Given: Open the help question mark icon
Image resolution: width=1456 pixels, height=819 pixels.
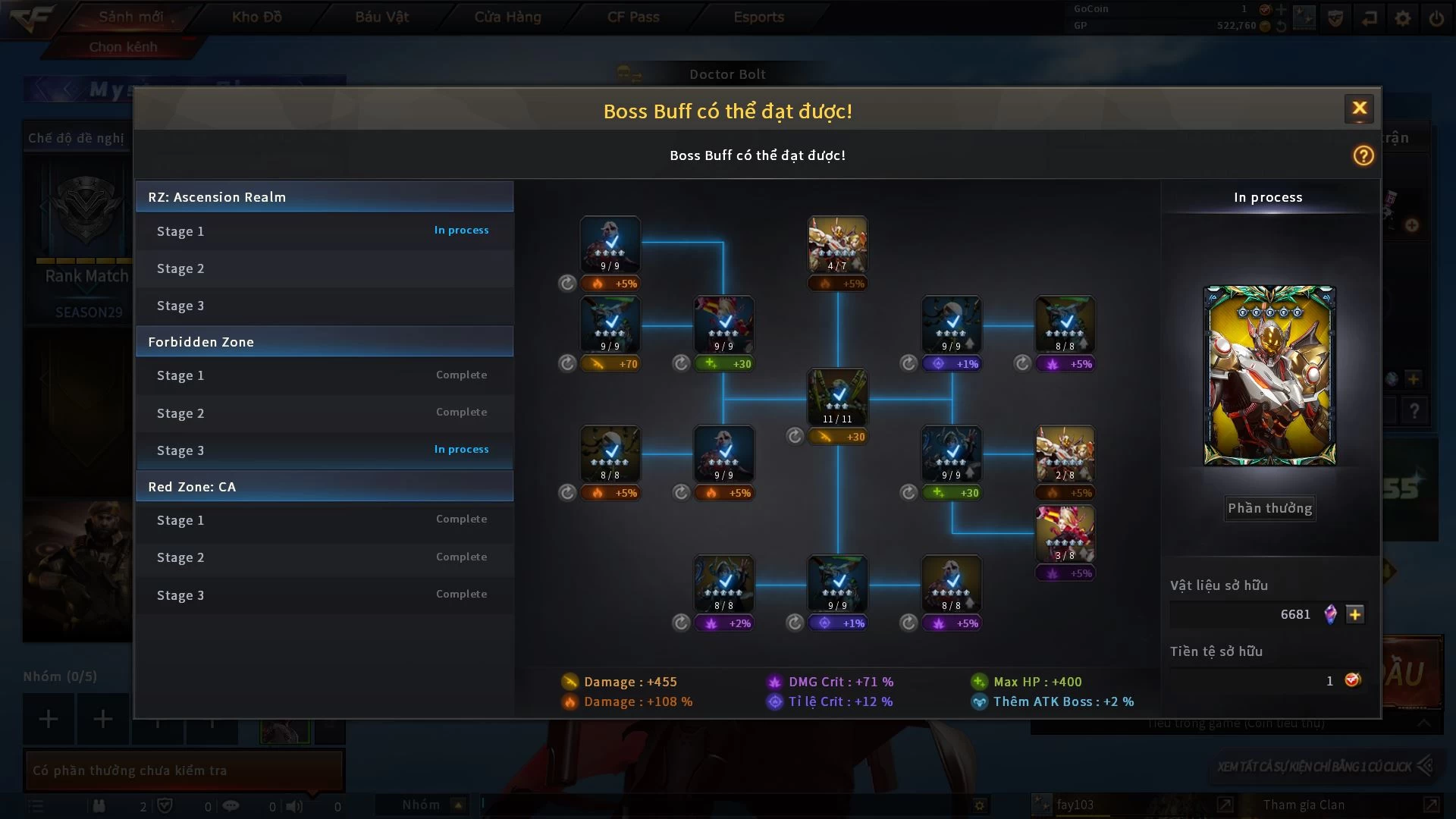Looking at the screenshot, I should [x=1363, y=155].
